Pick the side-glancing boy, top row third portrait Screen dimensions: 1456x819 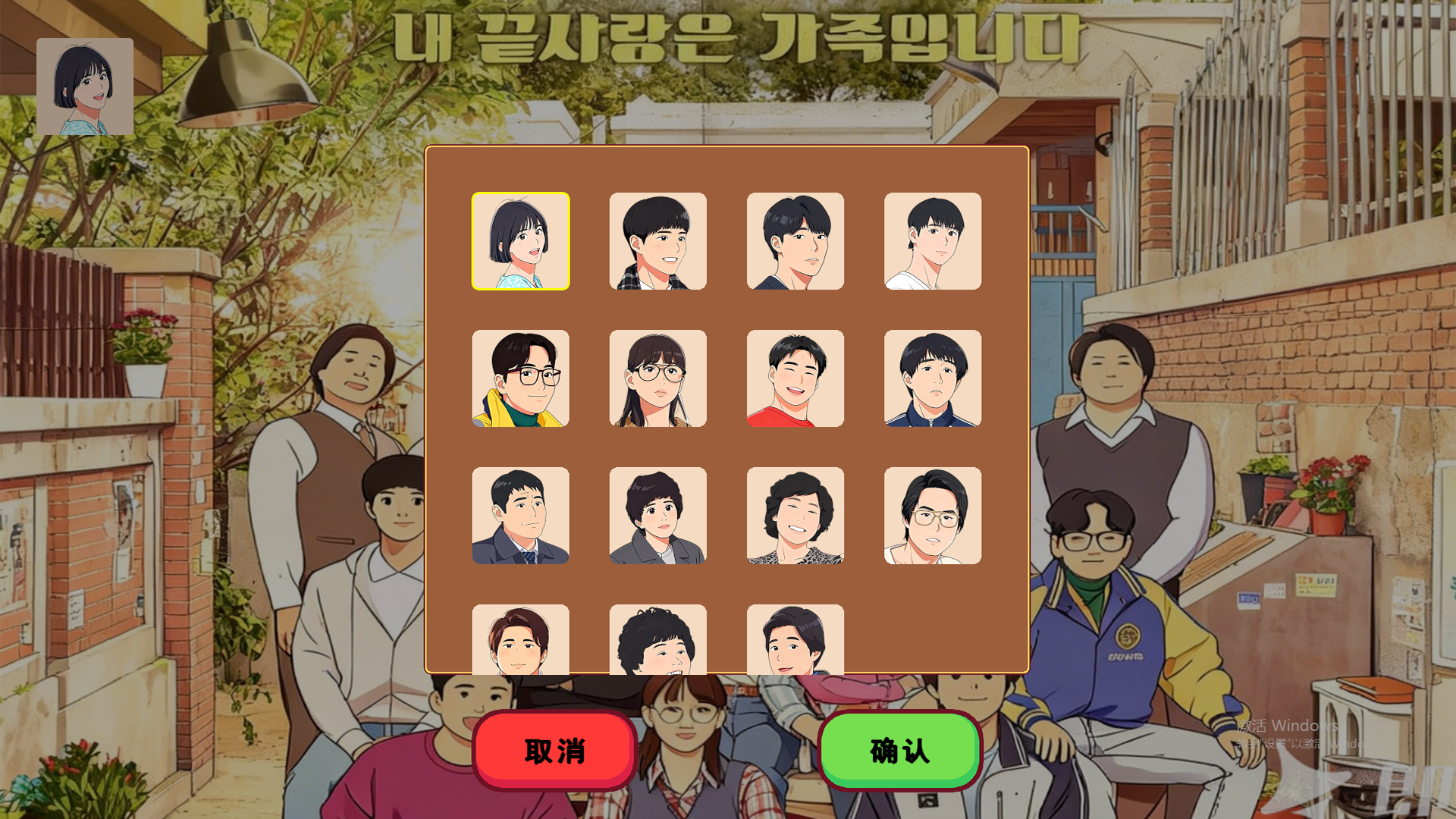795,241
